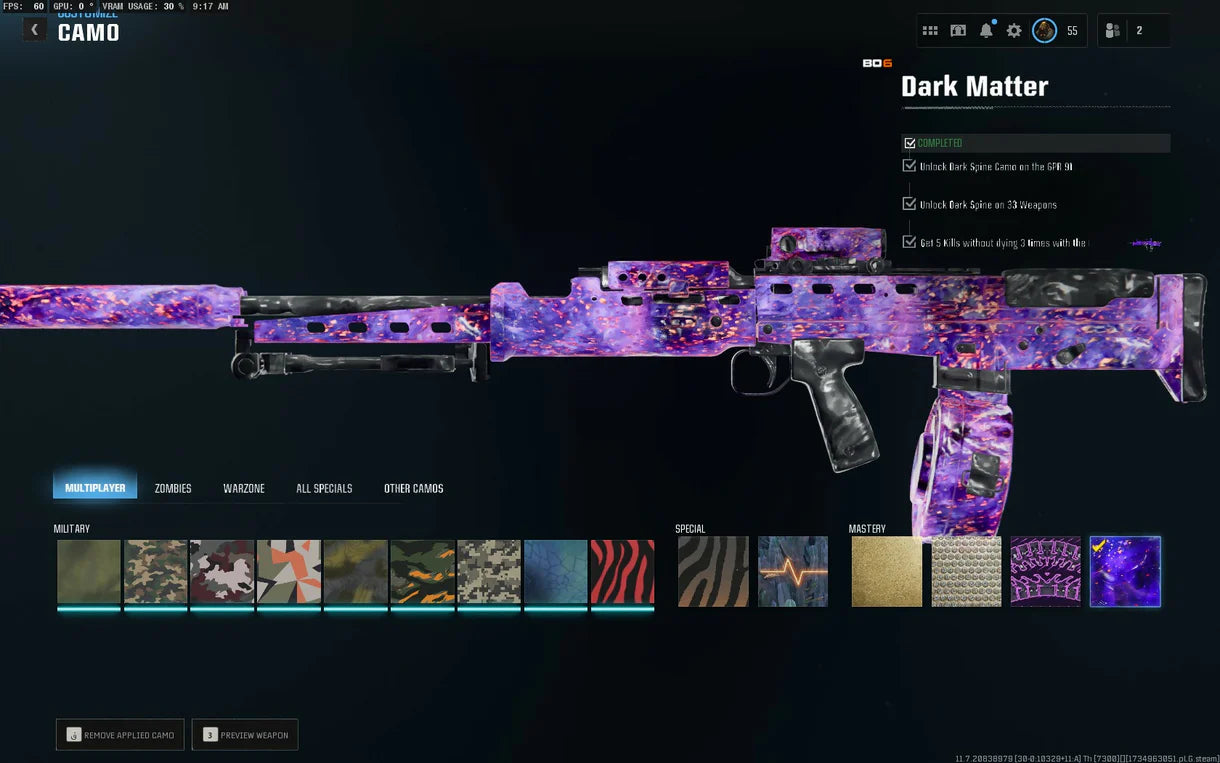1220x763 pixels.
Task: Open the notifications bell
Action: [986, 31]
